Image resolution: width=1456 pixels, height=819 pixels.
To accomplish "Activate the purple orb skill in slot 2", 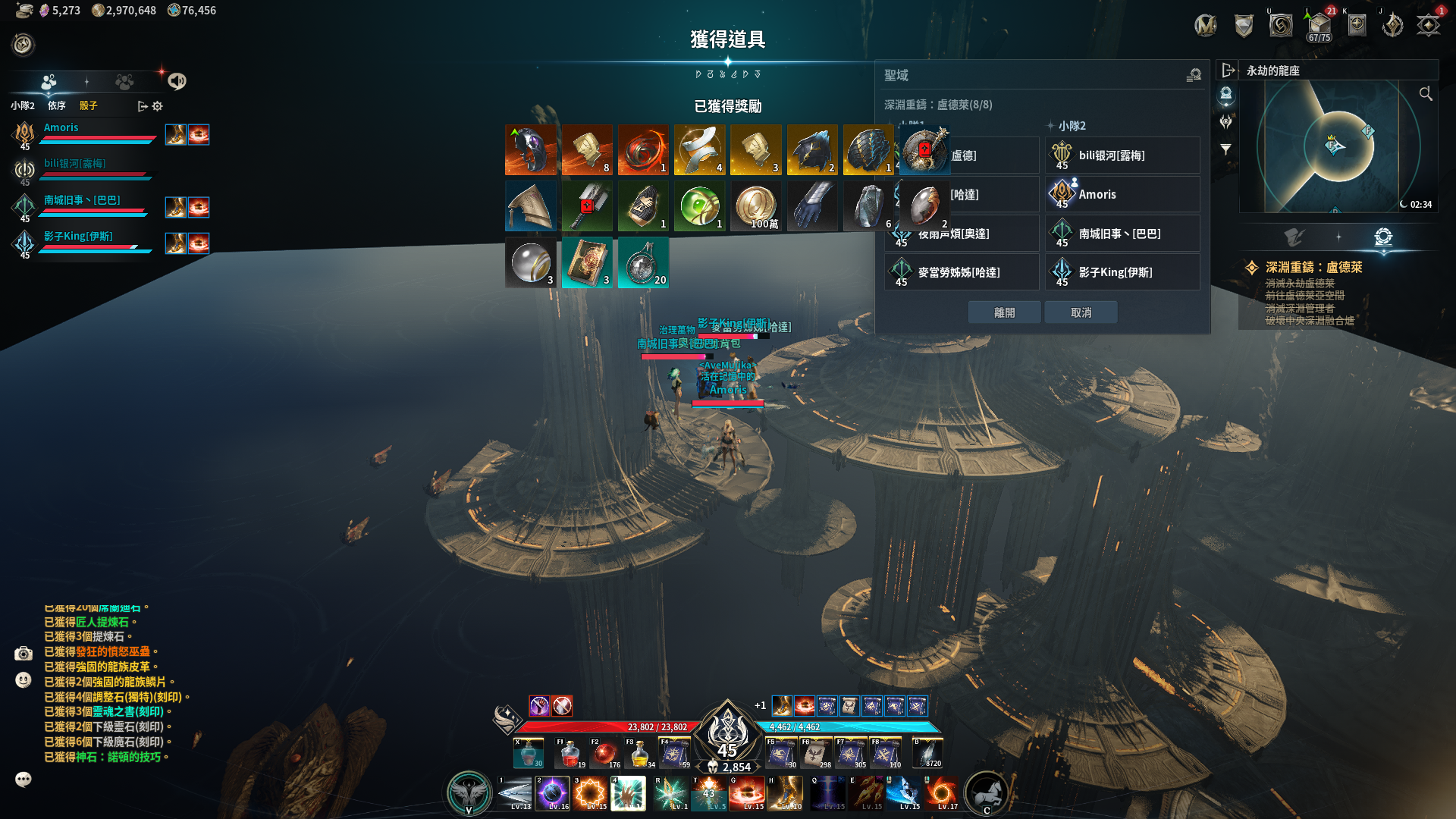I will 552,793.
